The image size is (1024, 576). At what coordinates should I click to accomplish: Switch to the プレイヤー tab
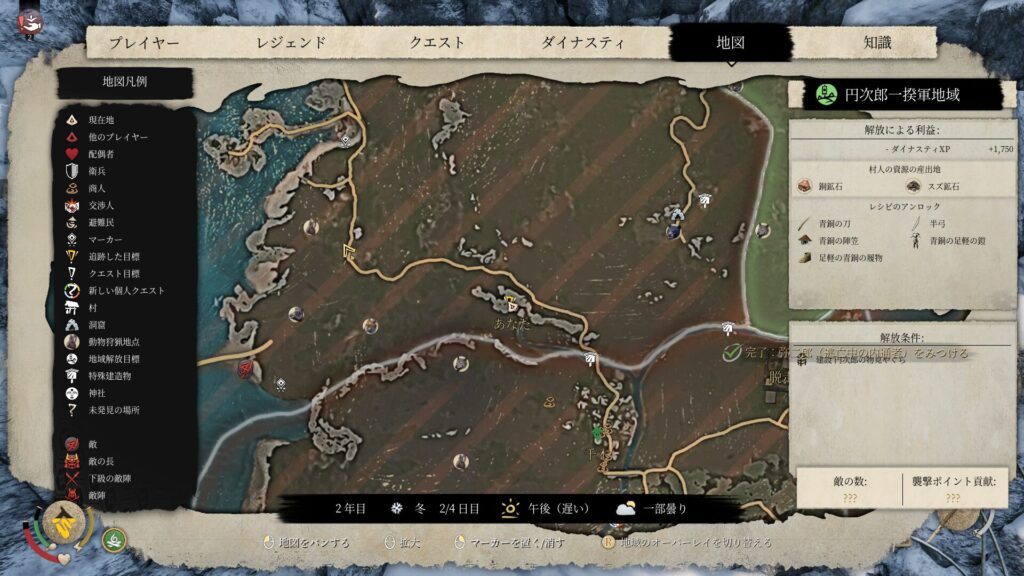click(x=144, y=43)
